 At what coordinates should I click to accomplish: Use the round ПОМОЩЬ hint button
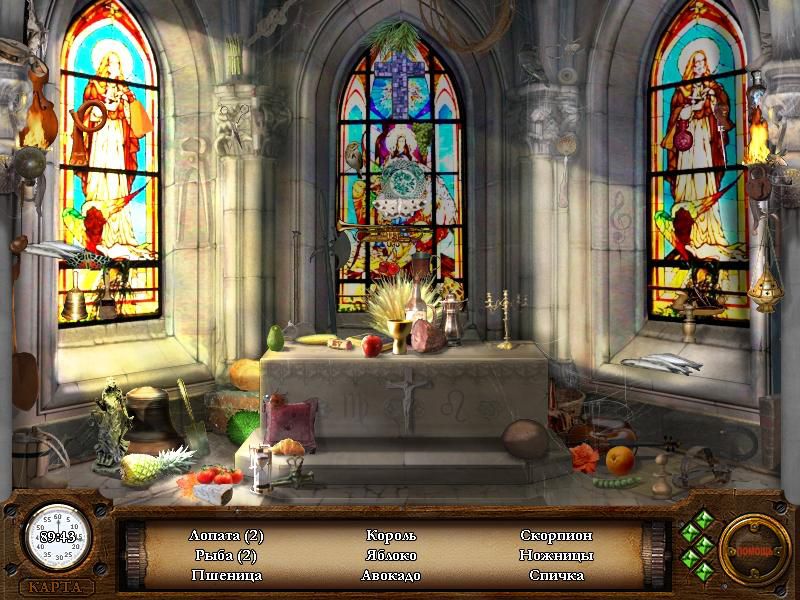click(x=755, y=550)
